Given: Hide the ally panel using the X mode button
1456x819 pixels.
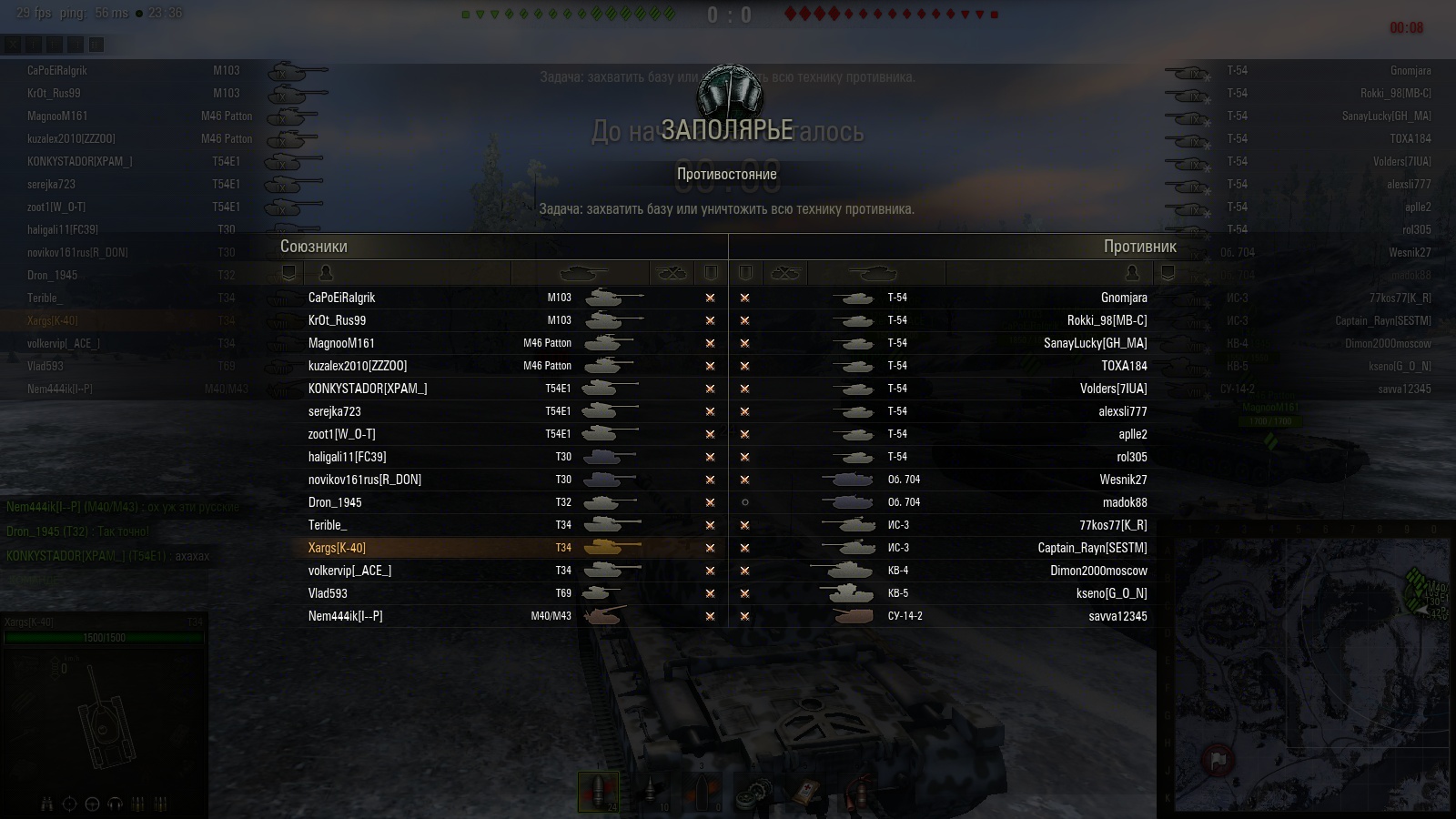Looking at the screenshot, I should 13,44.
